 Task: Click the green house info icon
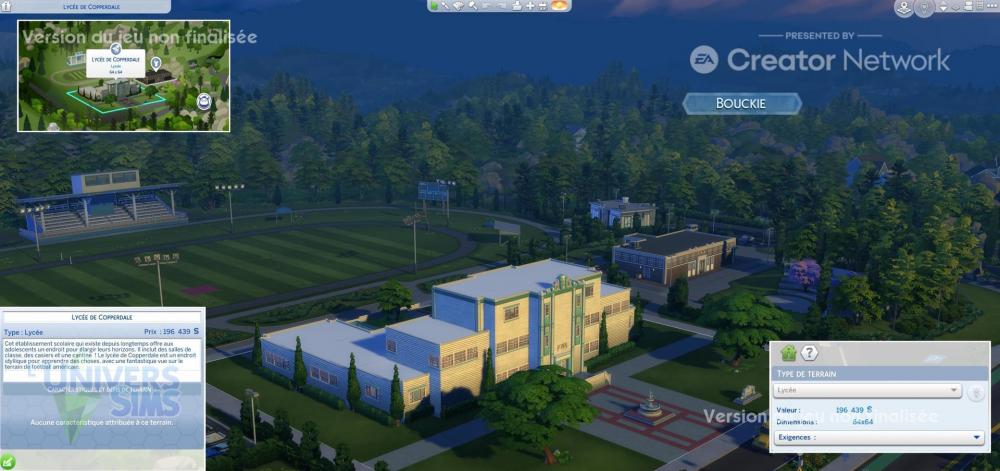tap(788, 353)
